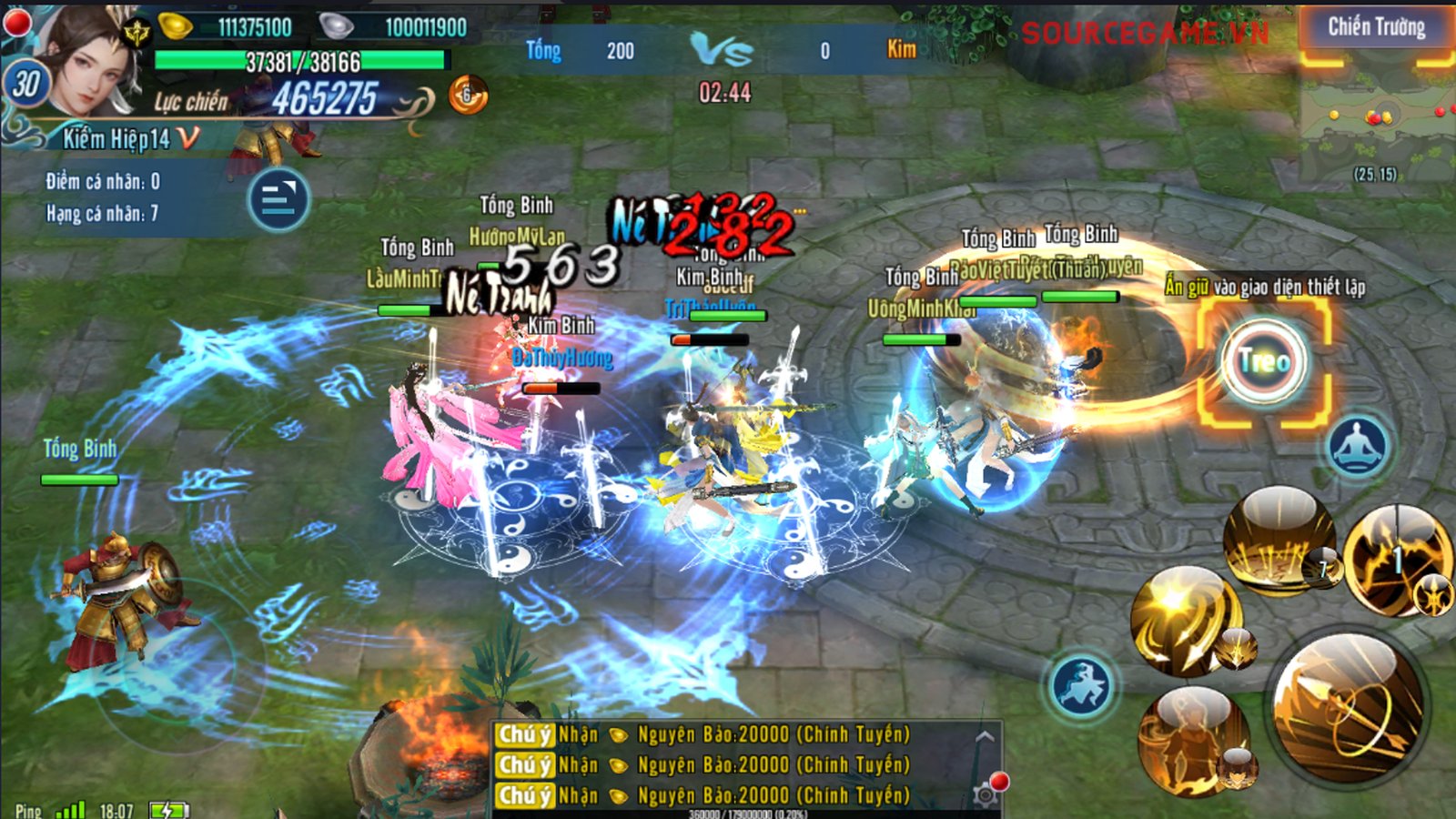Screen dimensions: 1456x819
Task: Click the silver ingot currency icon
Action: point(336,26)
